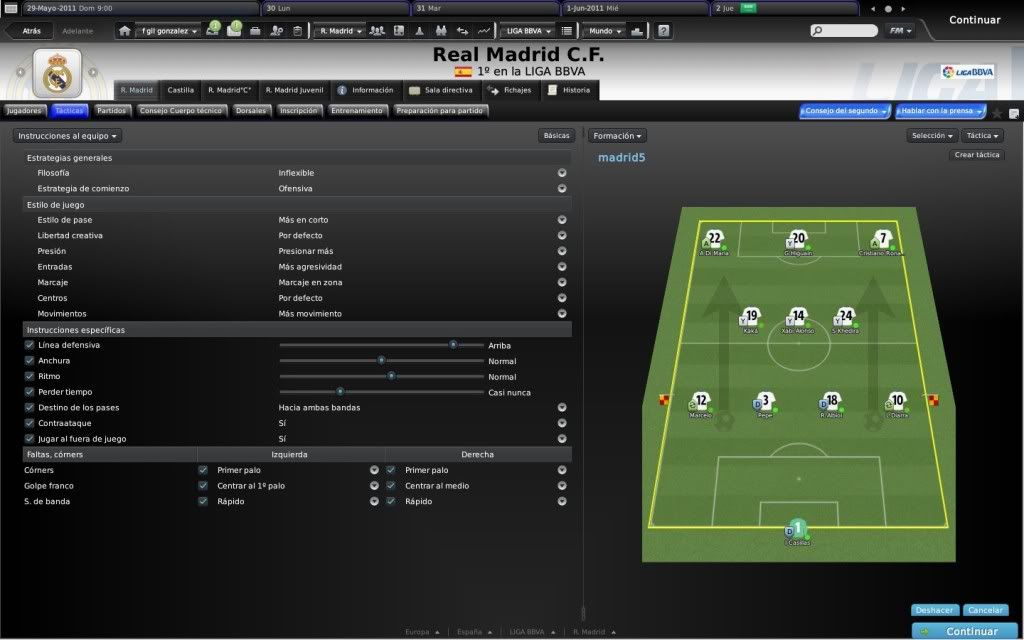Open the Formación dropdown

617,135
